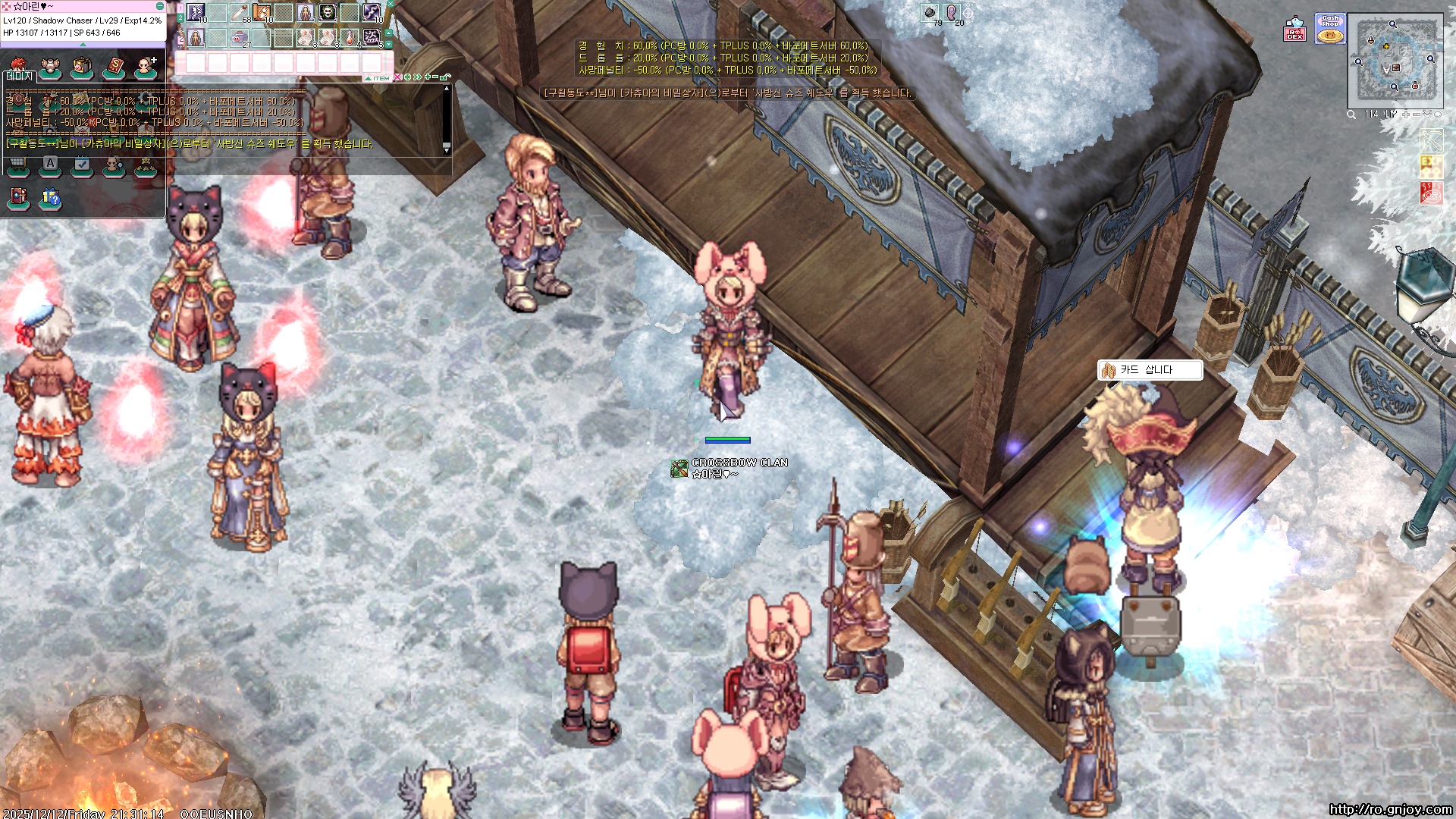The image size is (1456, 819).
Task: Click the EXP boost buff icon
Action: click(x=1430, y=166)
